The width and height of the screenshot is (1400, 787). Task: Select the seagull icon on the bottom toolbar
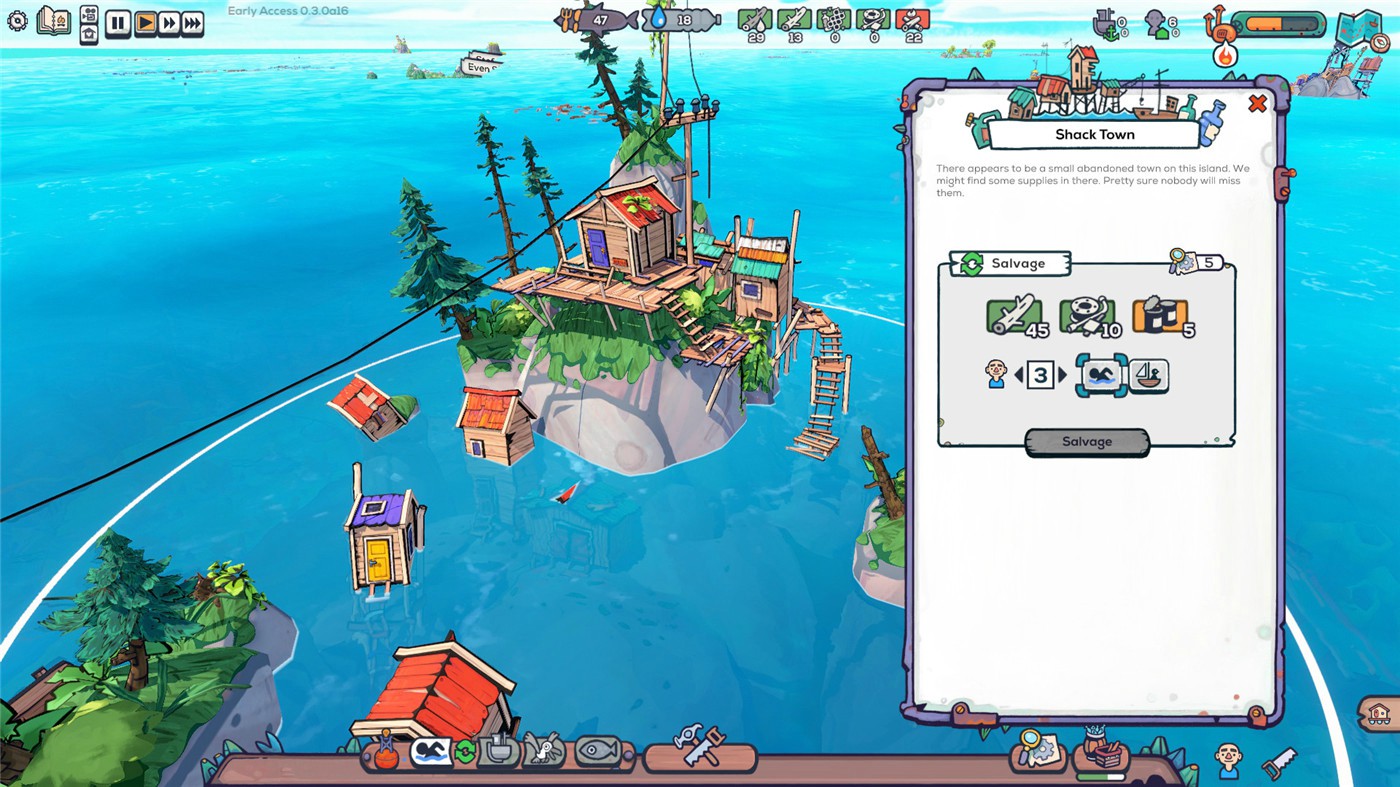tap(543, 750)
